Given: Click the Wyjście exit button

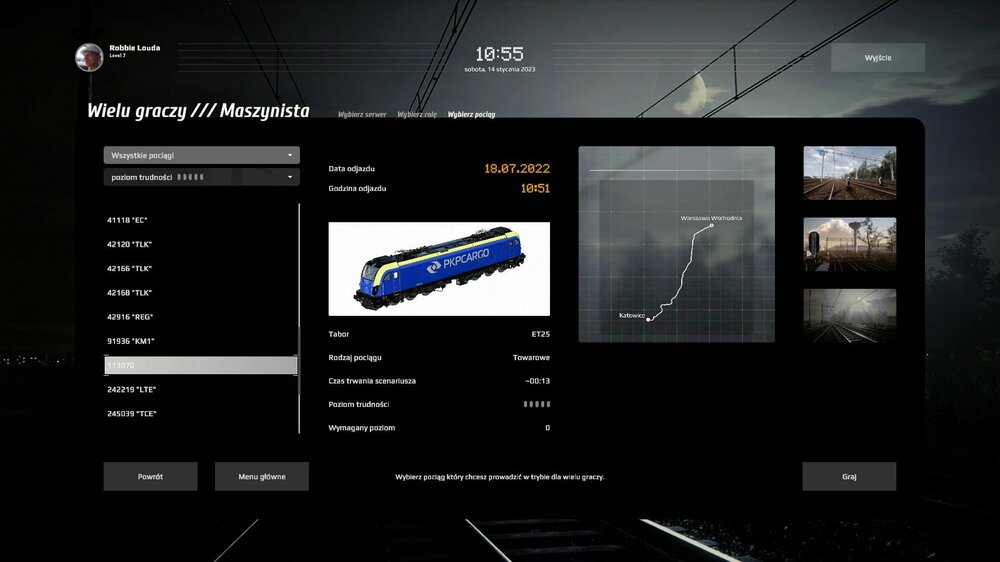Looking at the screenshot, I should [x=877, y=57].
